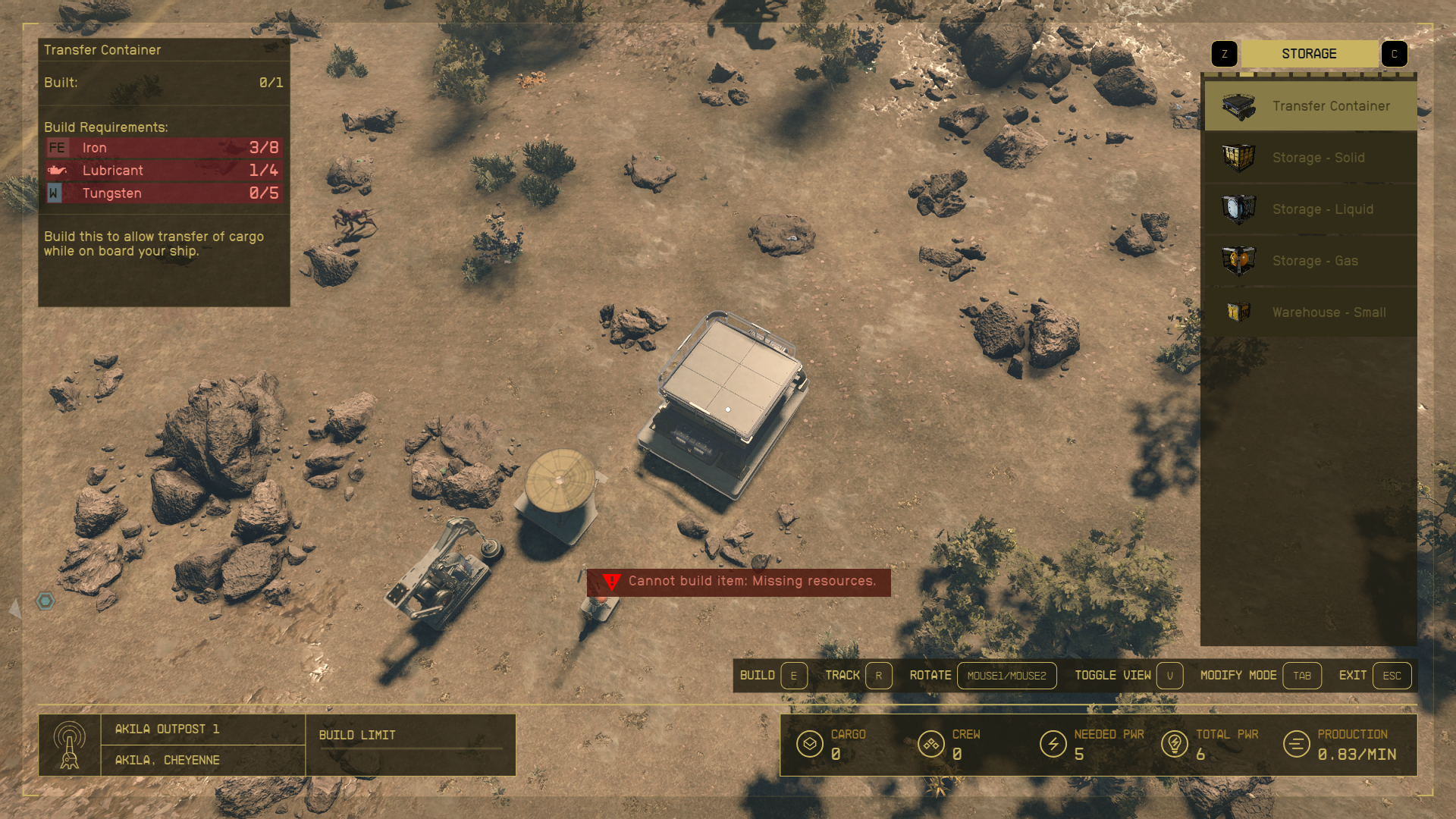Click the outpost beacon icon near AKILA OUTPOST 1
Viewport: 1456px width, 819px height.
(x=70, y=745)
